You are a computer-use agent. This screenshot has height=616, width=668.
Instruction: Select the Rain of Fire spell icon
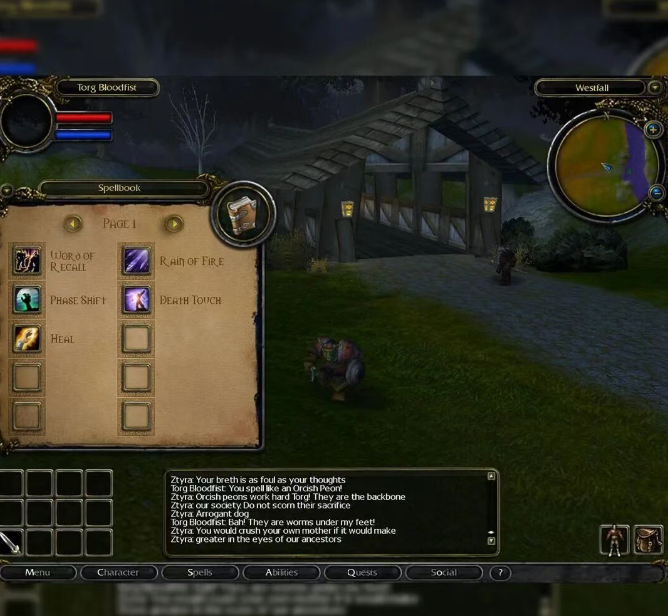(136, 260)
